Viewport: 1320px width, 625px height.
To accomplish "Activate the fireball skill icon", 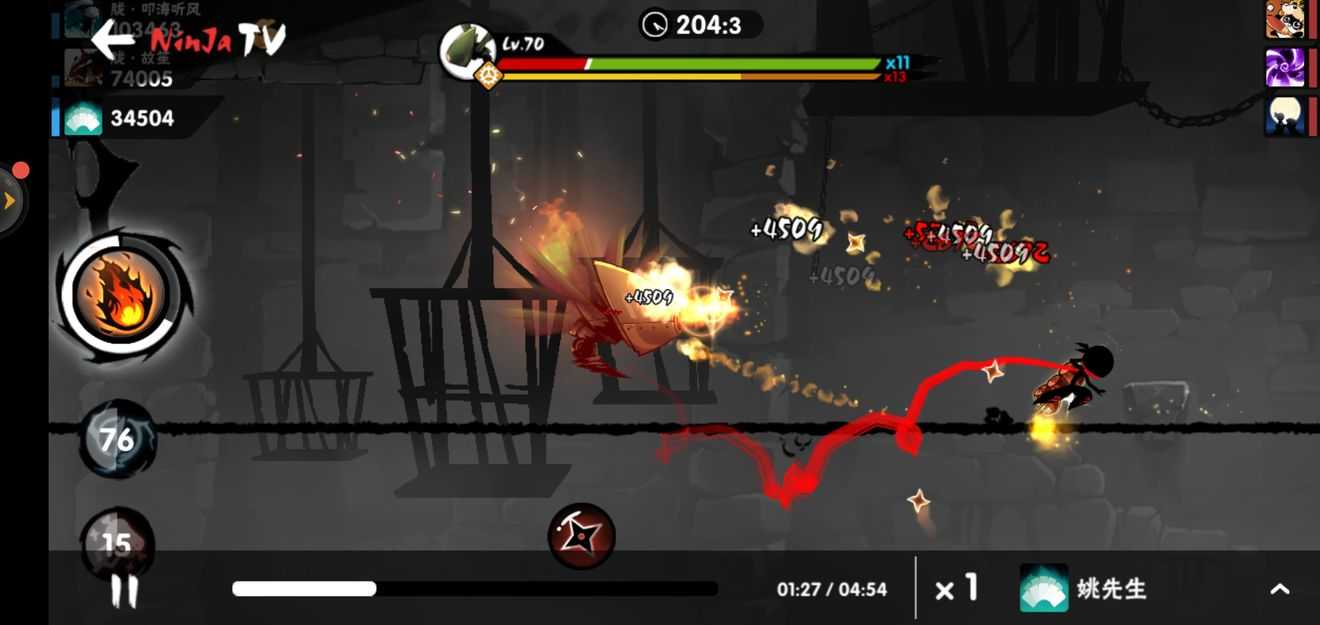I will [x=121, y=296].
